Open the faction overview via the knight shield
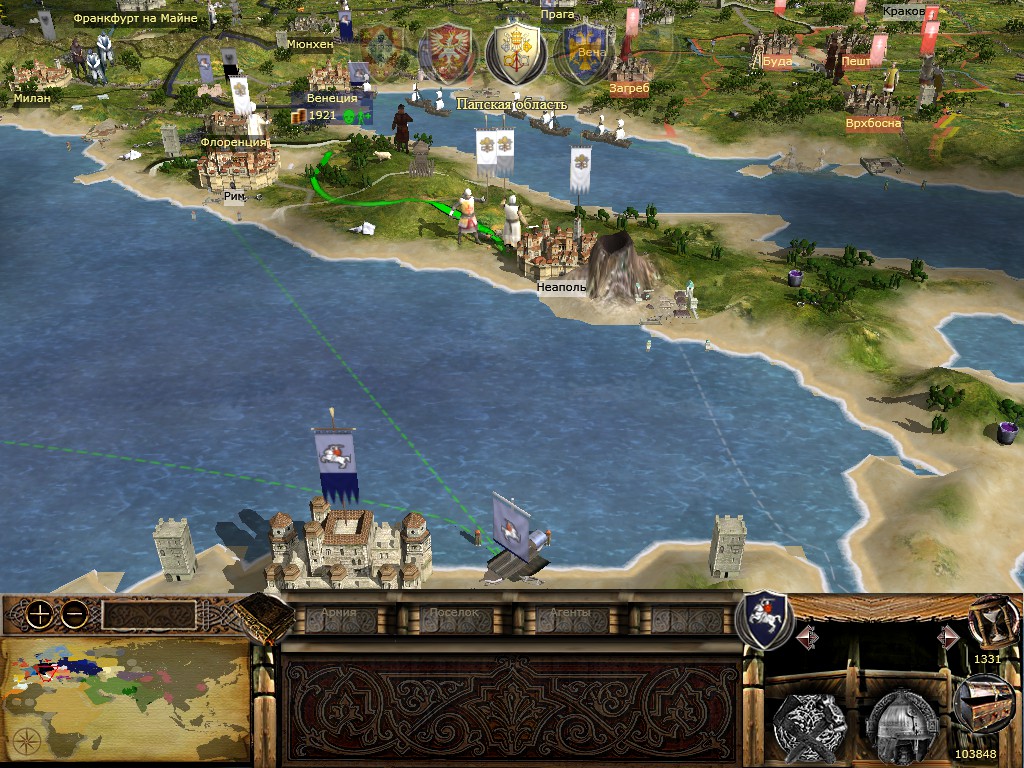This screenshot has height=768, width=1024. click(764, 619)
